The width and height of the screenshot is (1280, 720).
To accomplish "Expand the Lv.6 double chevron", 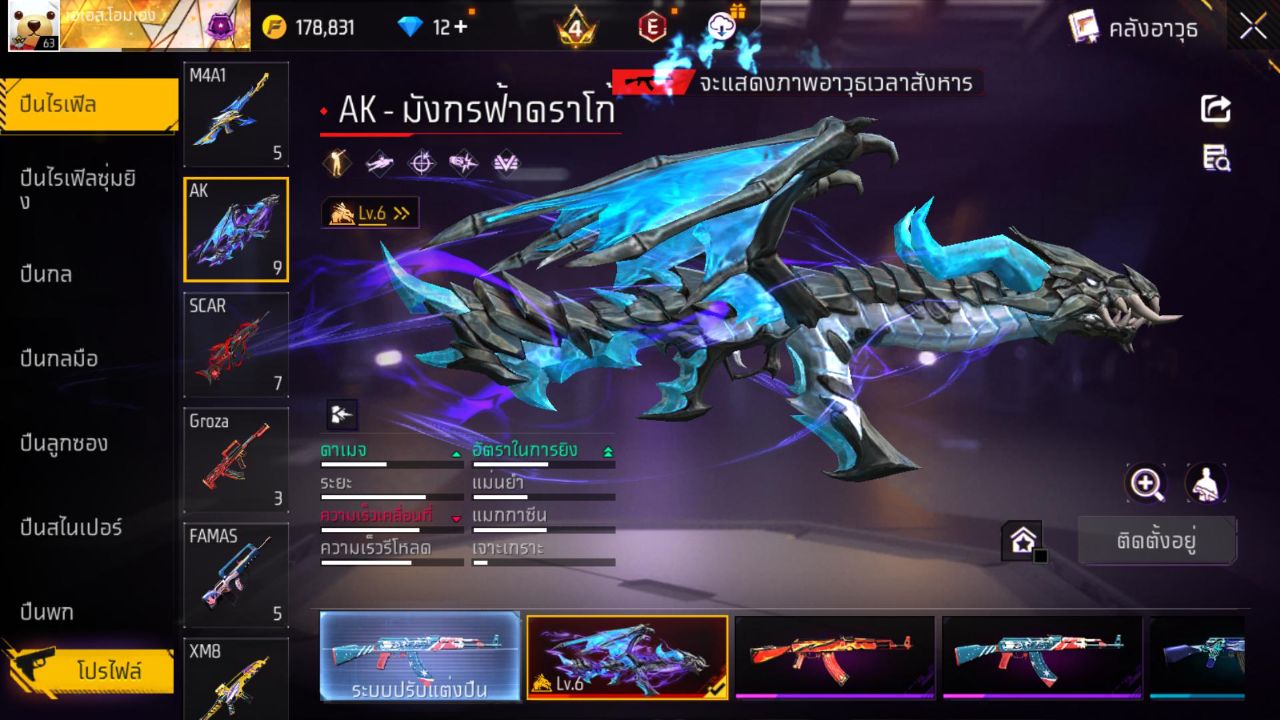I will tap(403, 212).
